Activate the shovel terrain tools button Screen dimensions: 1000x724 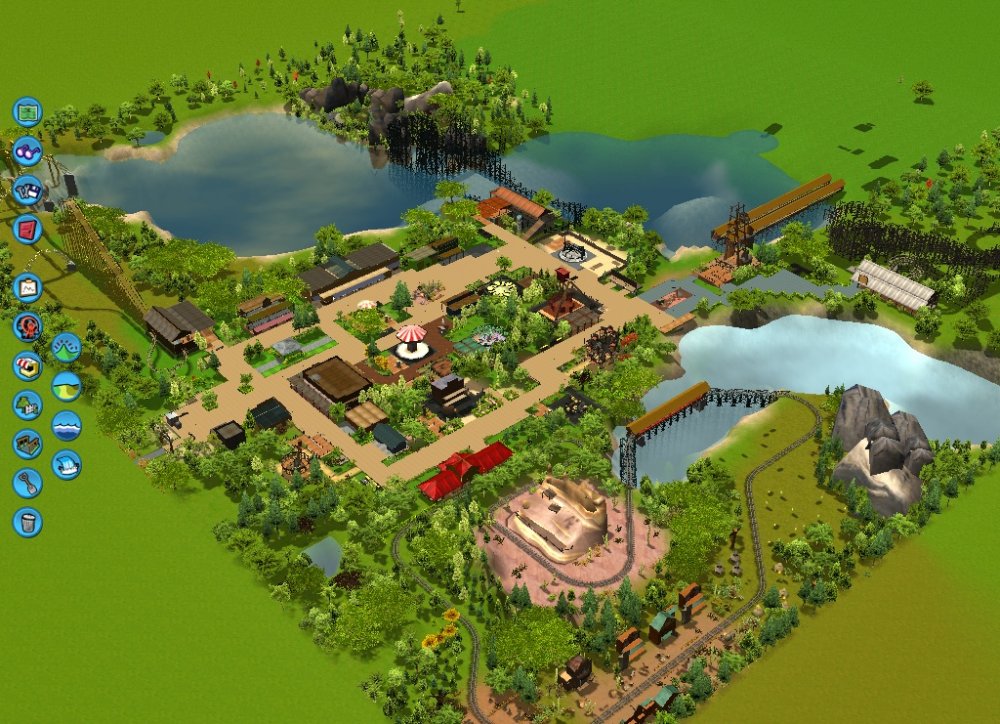pos(27,483)
